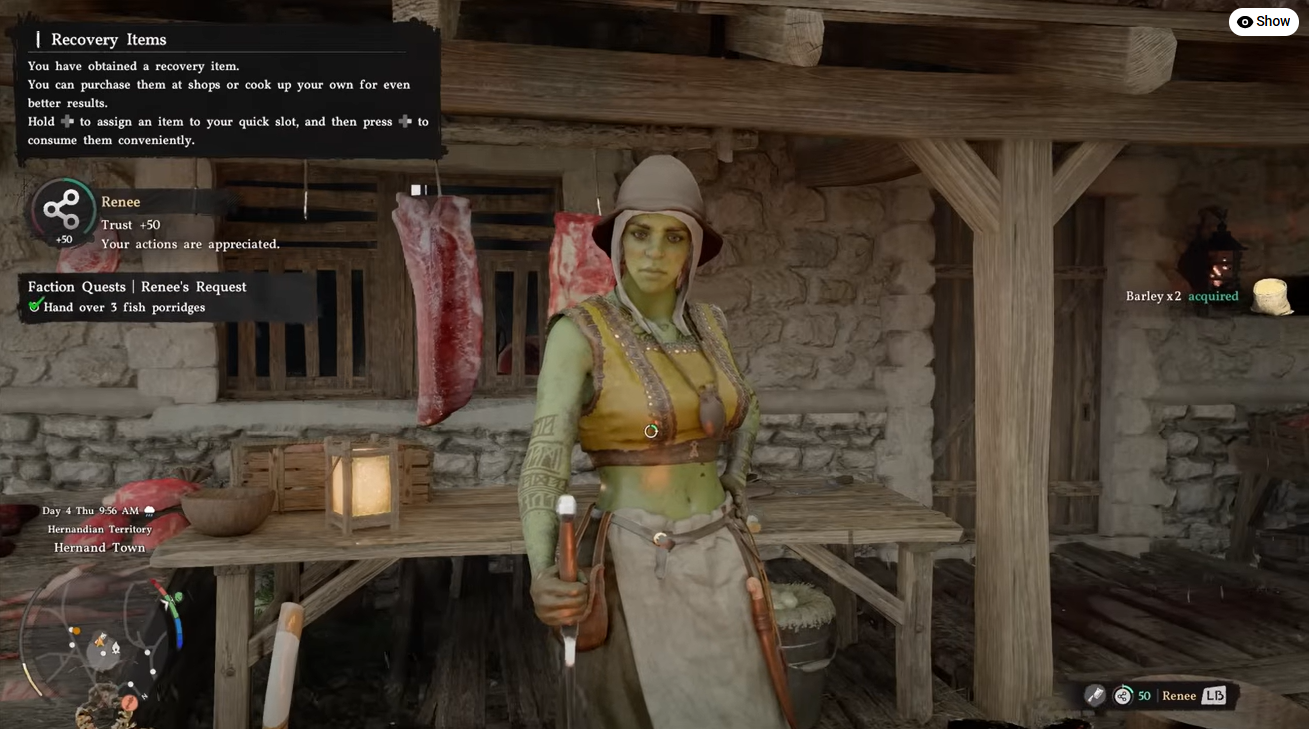Select the Barley x2 acquired notification
Image resolution: width=1309 pixels, height=729 pixels.
1182,296
